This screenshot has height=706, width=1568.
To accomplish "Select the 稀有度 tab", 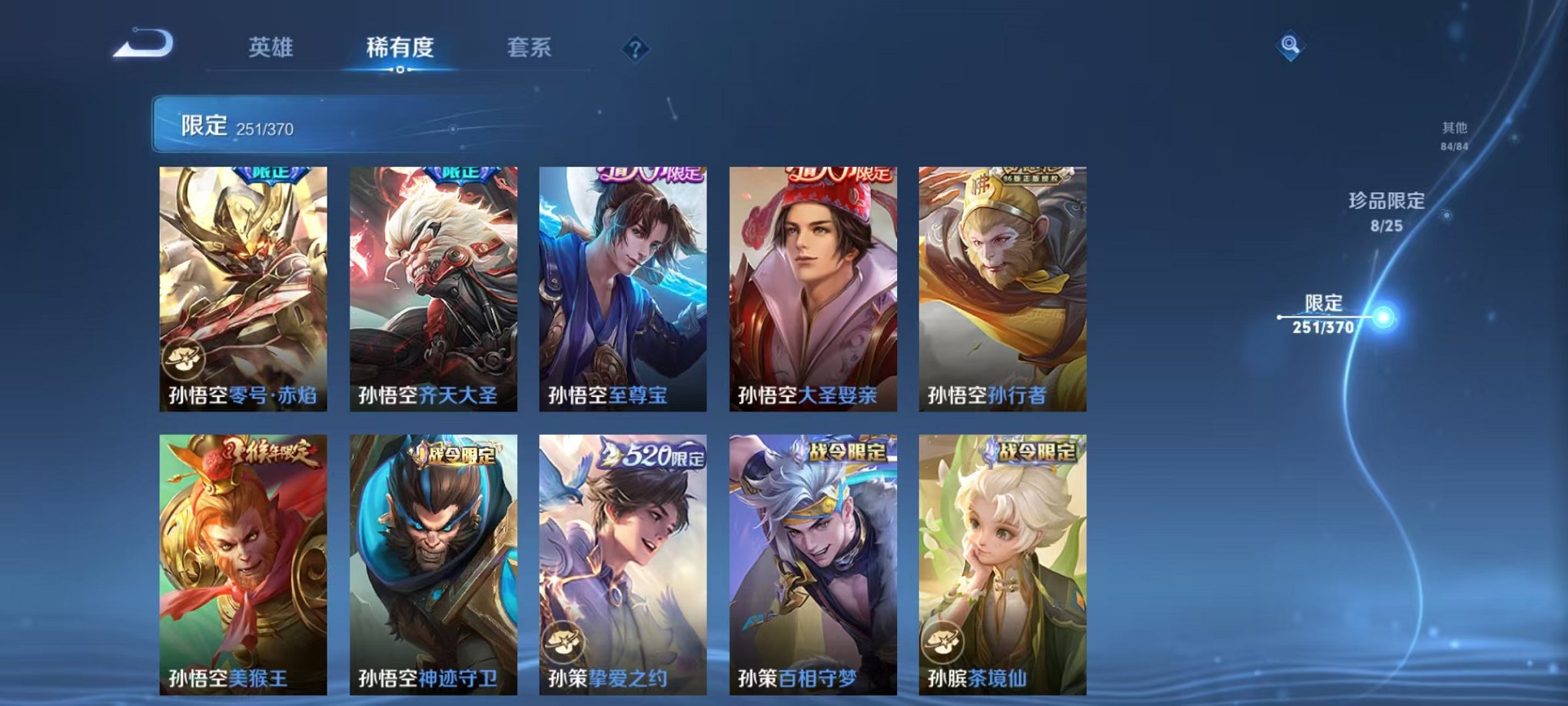I will 400,46.
